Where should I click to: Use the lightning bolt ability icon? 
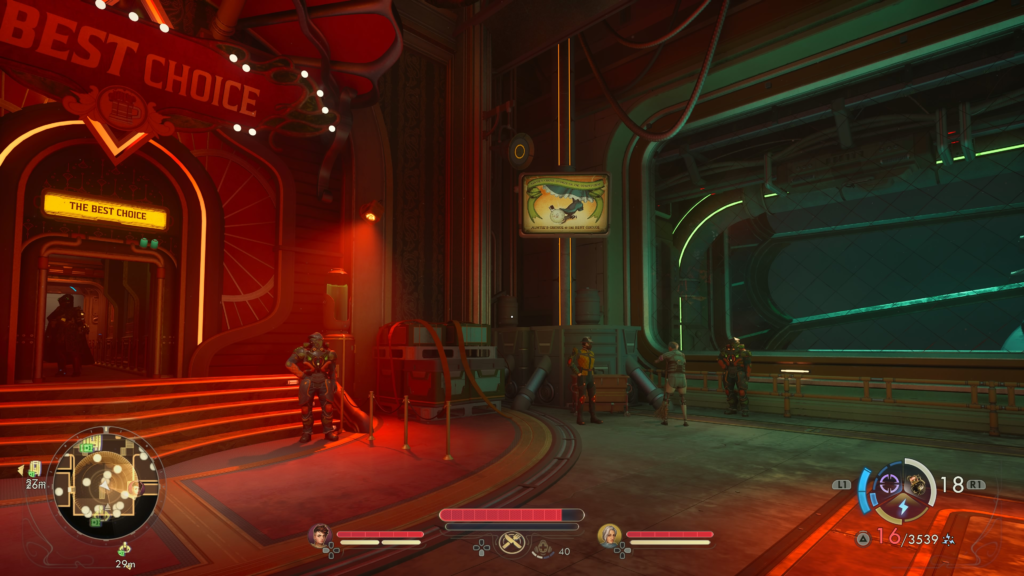click(x=903, y=507)
